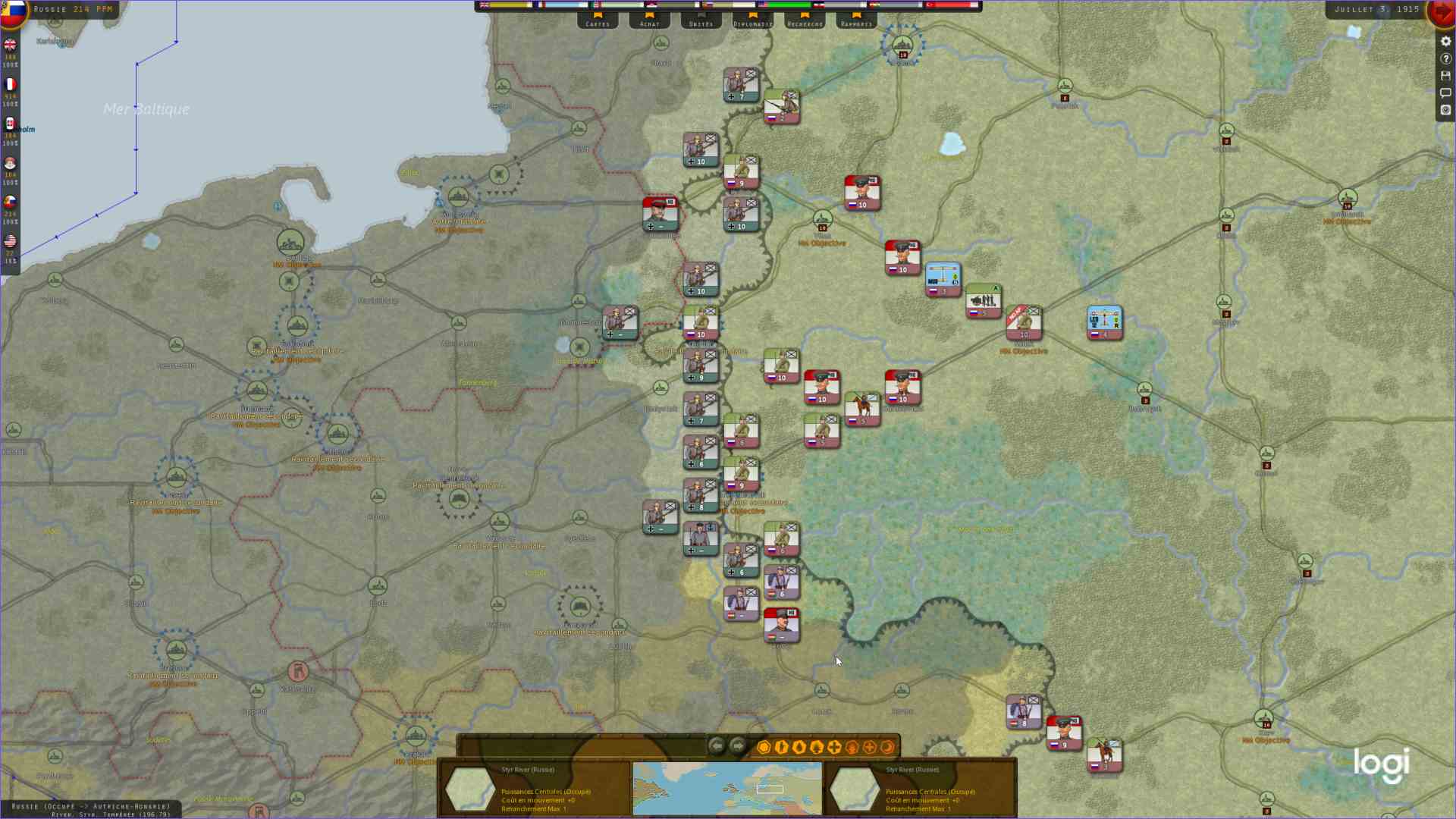Toggle the rightmost crescent hex icon
The height and width of the screenshot is (819, 1456).
(x=887, y=747)
